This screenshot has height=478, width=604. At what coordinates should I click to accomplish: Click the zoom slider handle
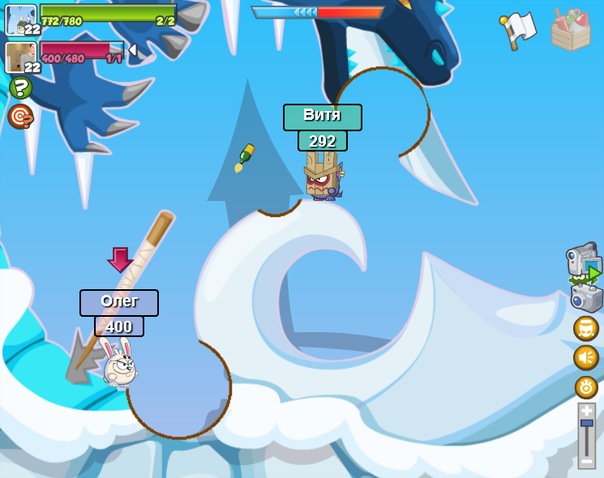click(587, 425)
